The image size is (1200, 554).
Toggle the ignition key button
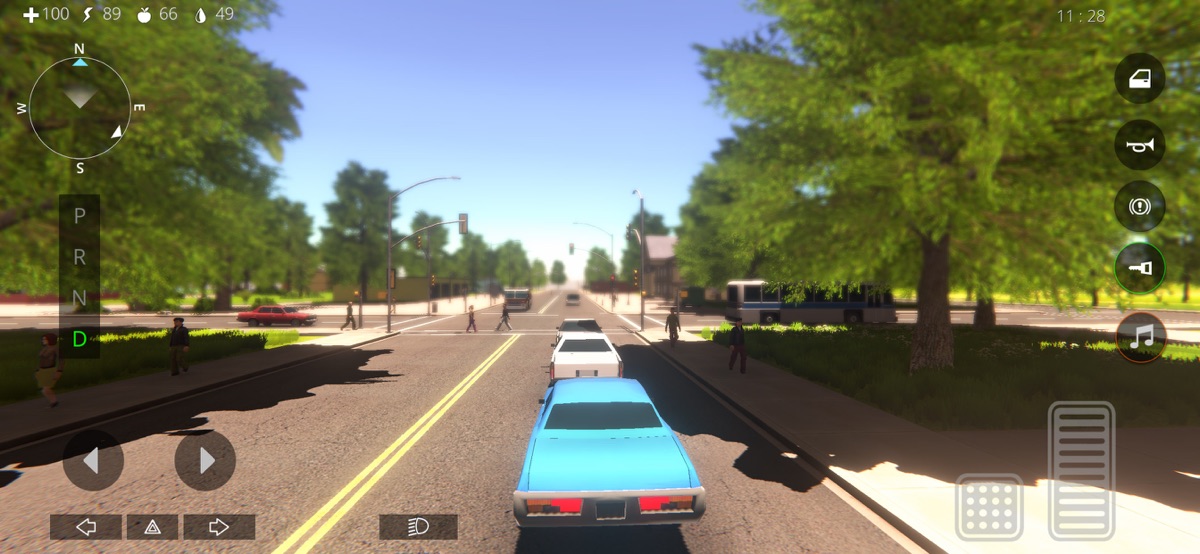pos(1140,268)
